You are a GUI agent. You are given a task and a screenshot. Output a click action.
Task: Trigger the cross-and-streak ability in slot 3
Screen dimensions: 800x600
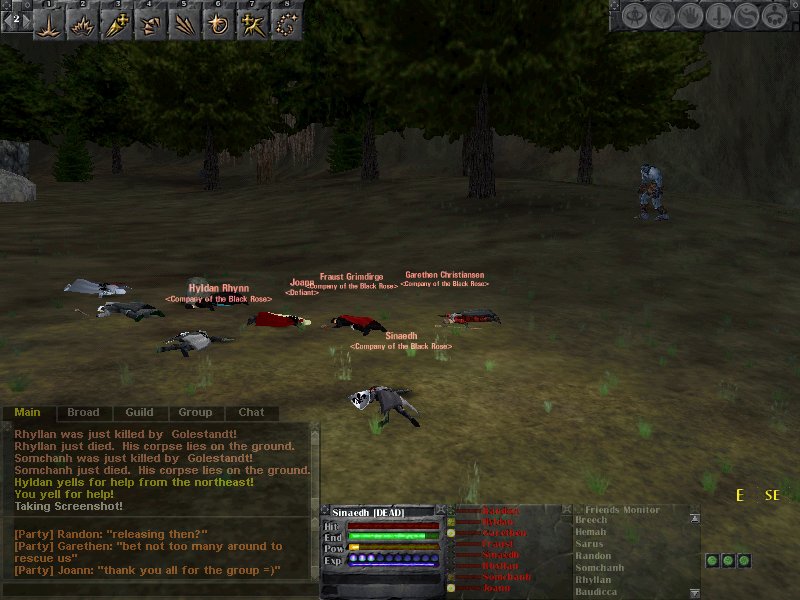[116, 25]
